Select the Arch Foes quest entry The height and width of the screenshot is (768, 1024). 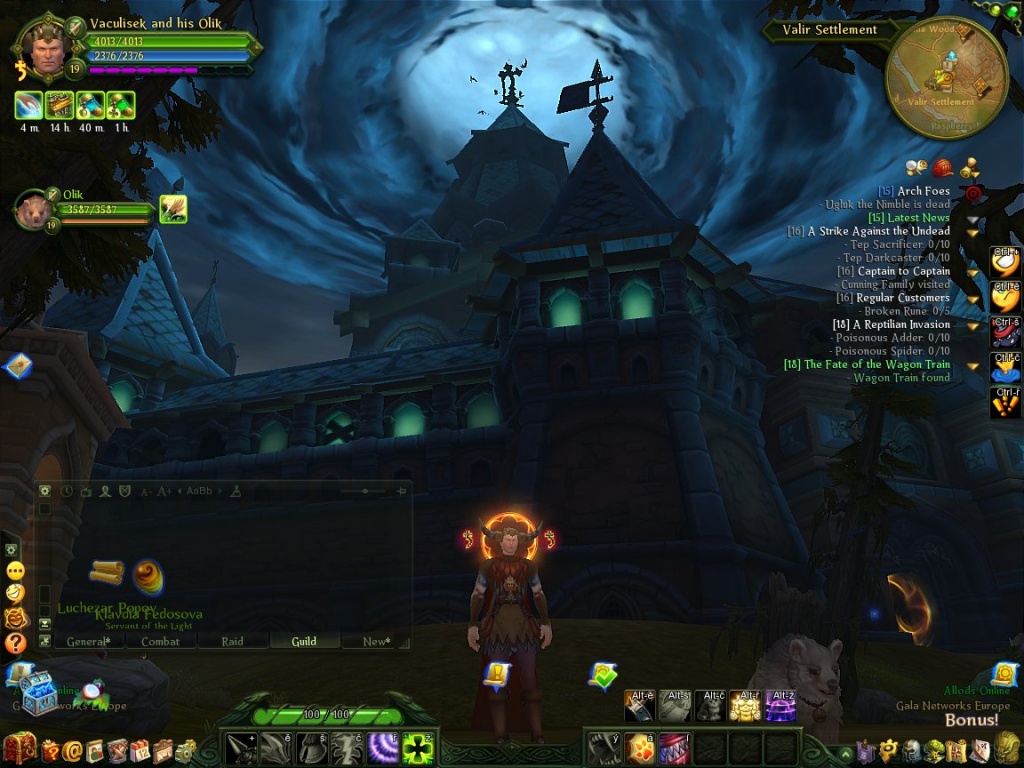click(923, 191)
